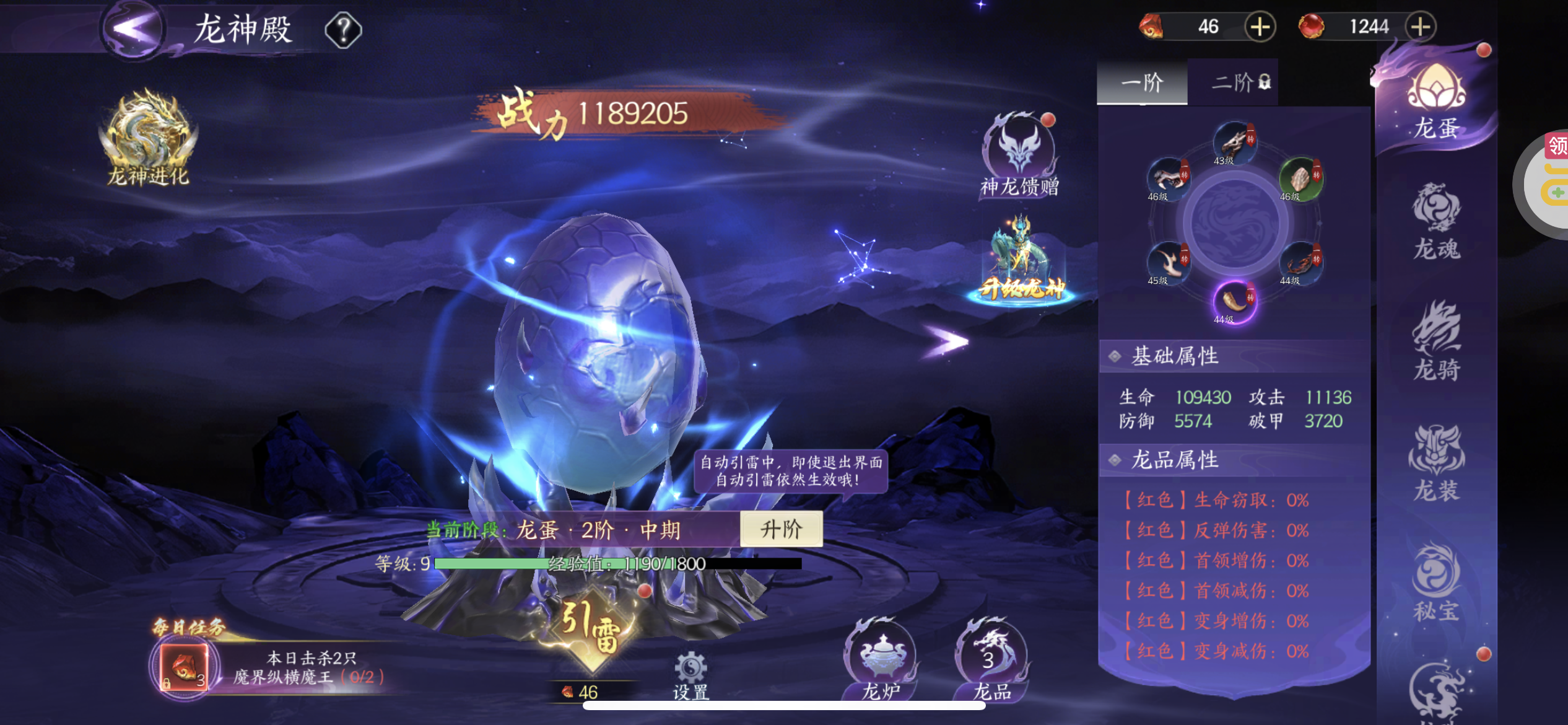Go back using the arrow button
Screen dimensions: 1568x725
click(x=132, y=29)
